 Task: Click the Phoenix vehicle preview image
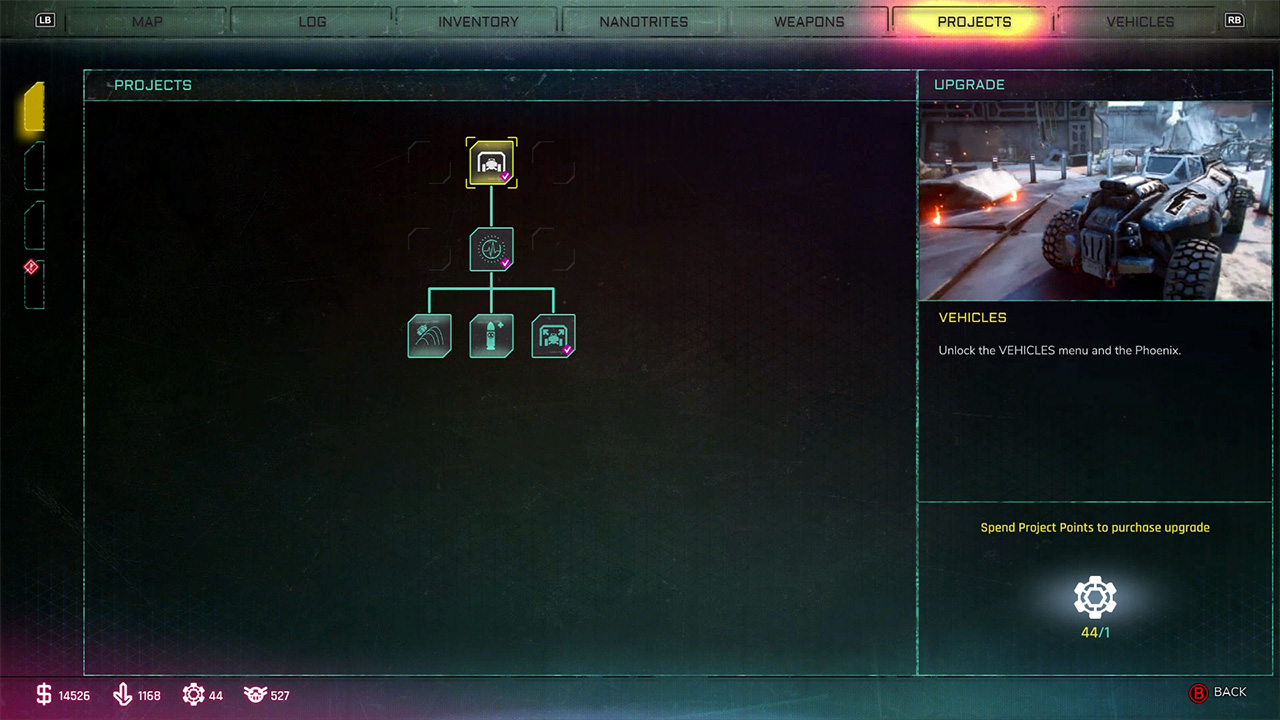pos(1095,197)
